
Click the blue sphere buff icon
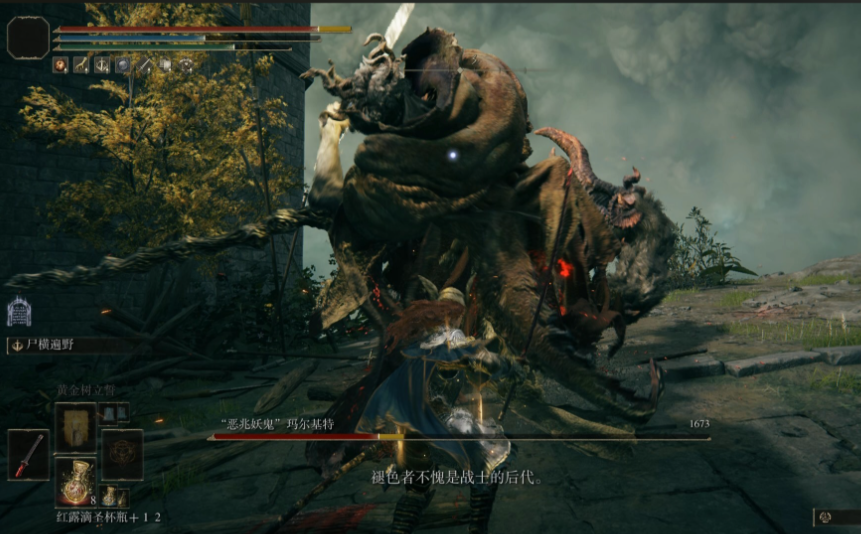[123, 65]
